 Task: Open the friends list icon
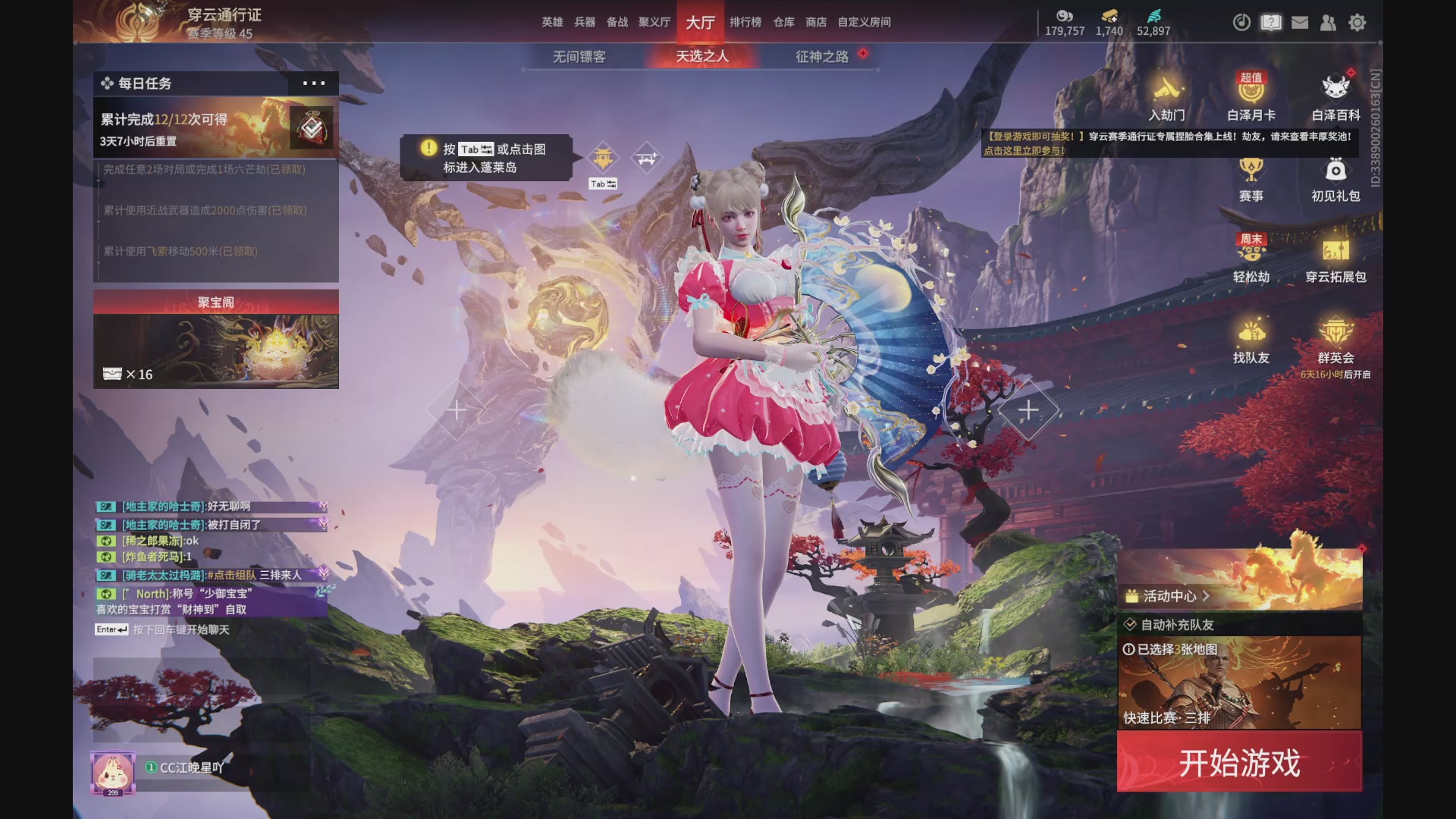(x=1328, y=23)
